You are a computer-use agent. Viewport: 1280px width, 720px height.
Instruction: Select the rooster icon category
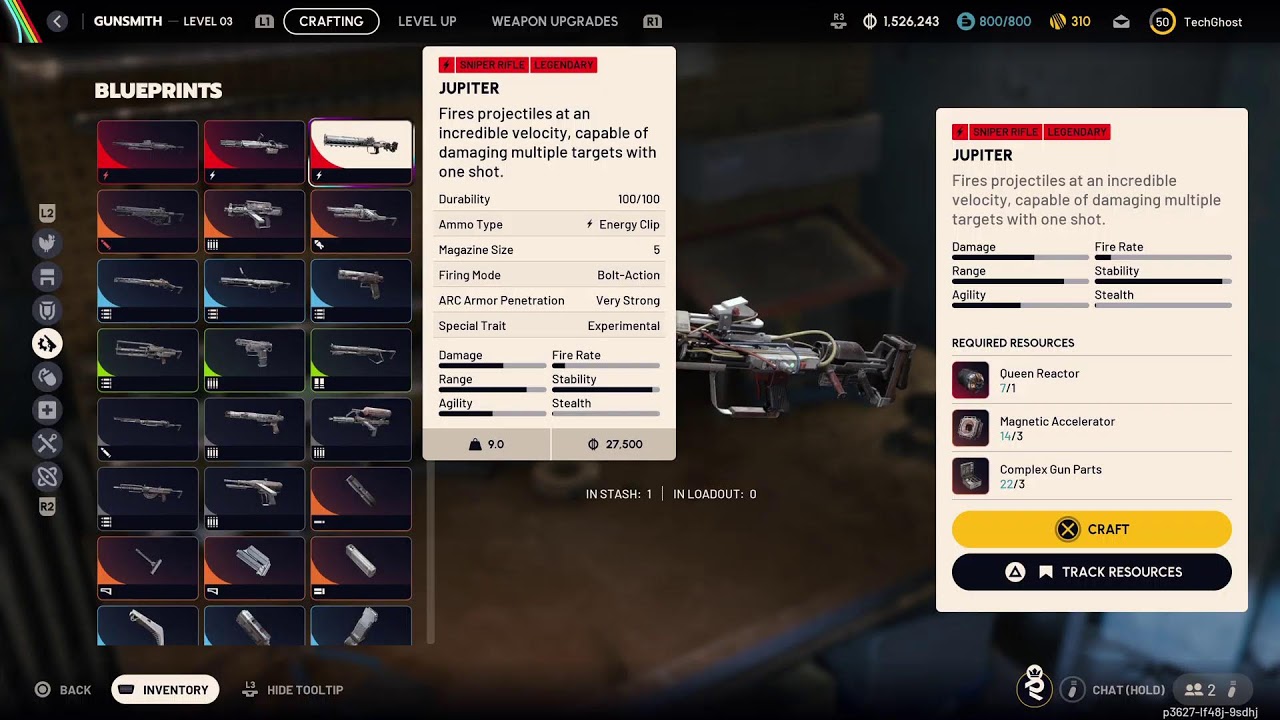pyautogui.click(x=47, y=243)
